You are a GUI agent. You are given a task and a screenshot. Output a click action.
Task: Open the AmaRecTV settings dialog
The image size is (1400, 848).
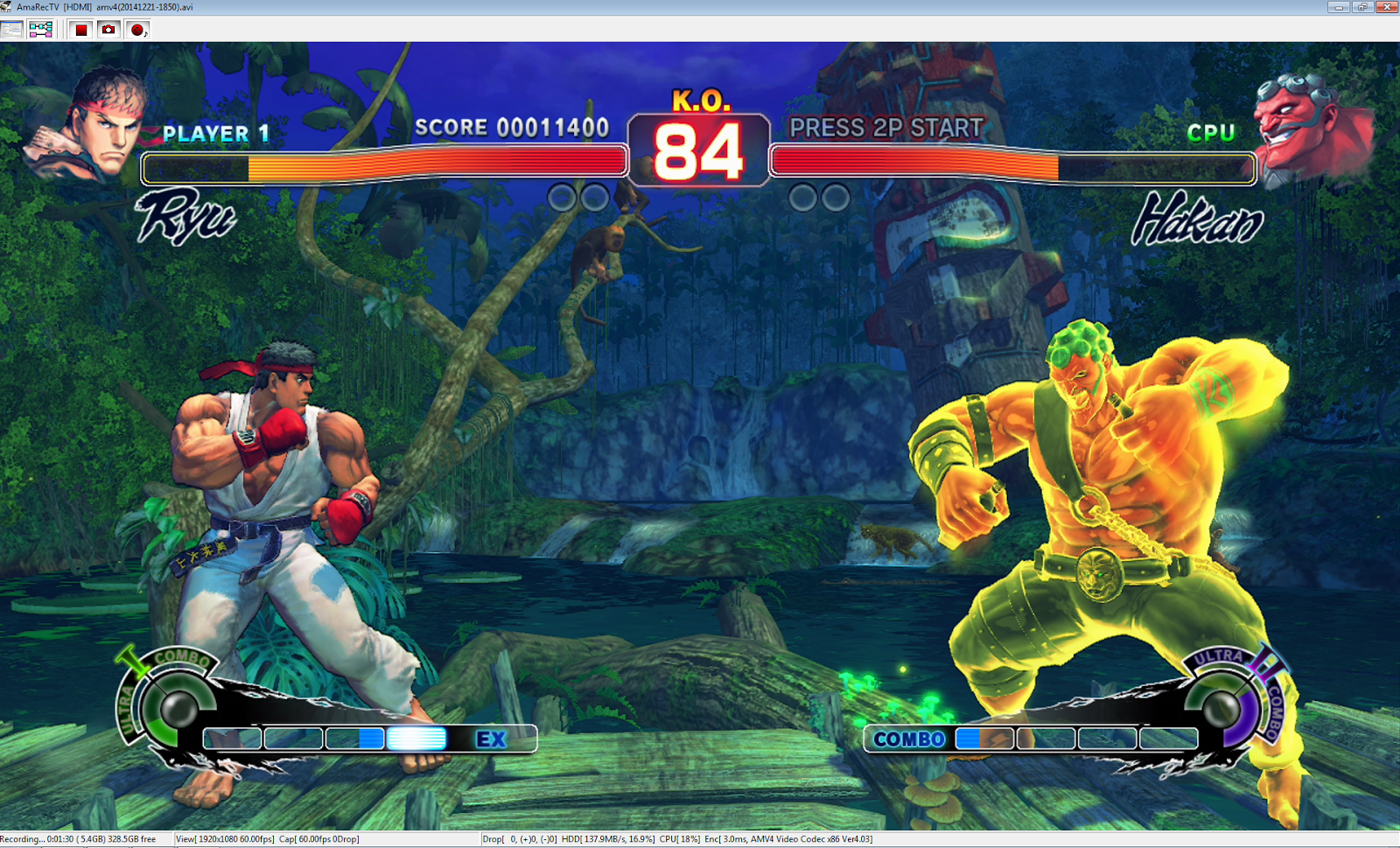pos(11,29)
